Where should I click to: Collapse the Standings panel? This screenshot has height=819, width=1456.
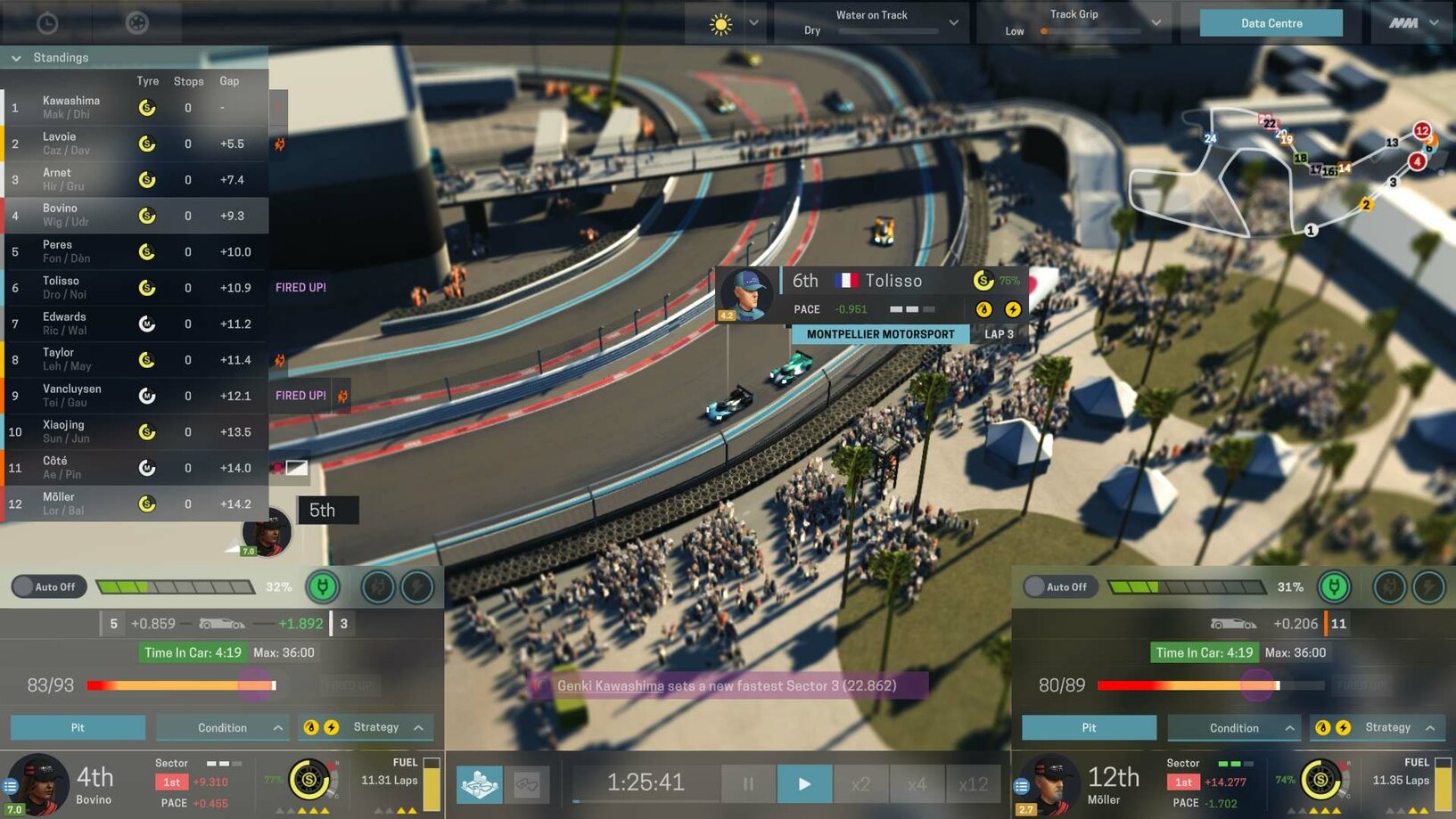click(15, 57)
